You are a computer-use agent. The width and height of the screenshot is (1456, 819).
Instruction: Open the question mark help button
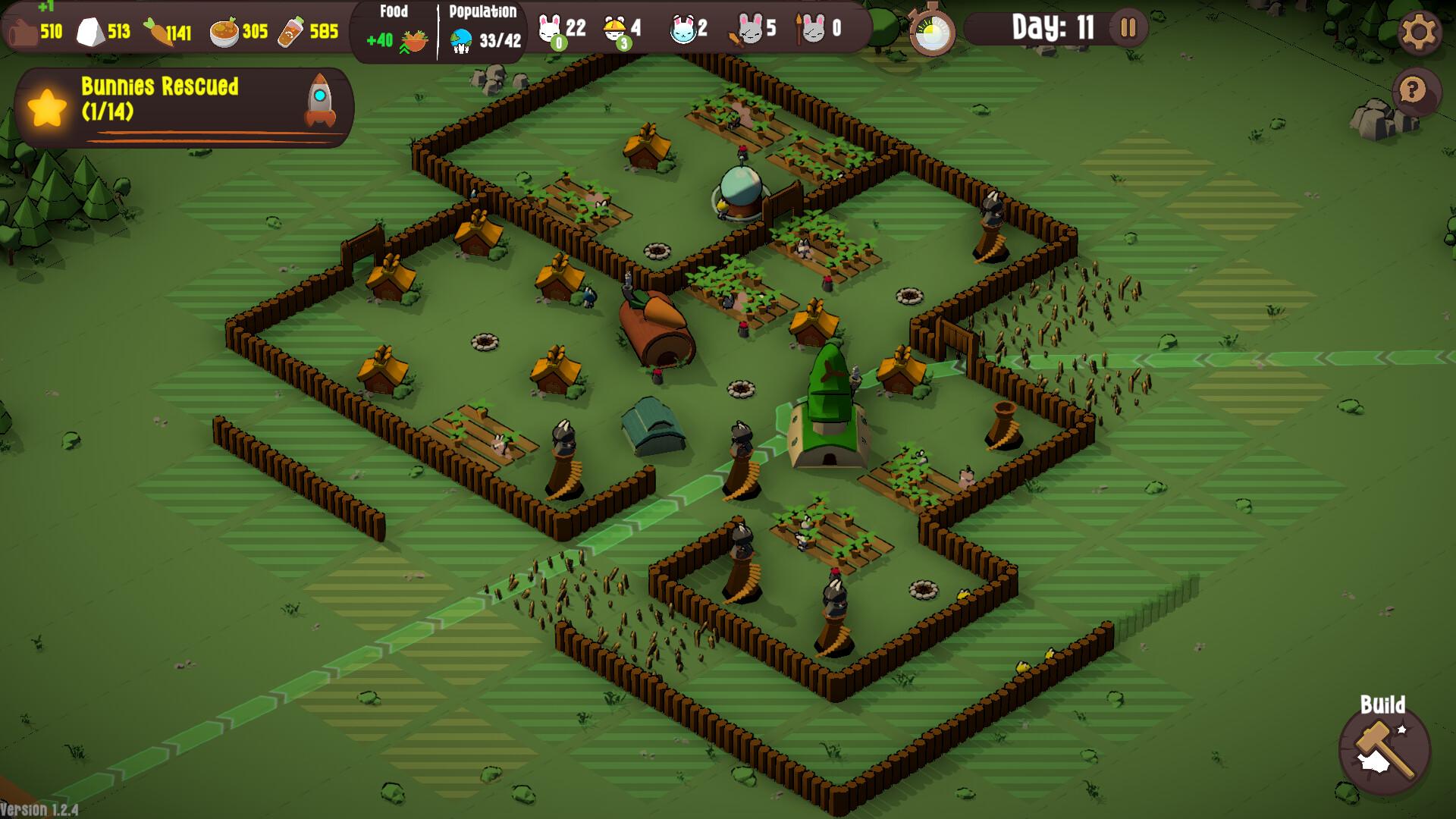[1412, 91]
